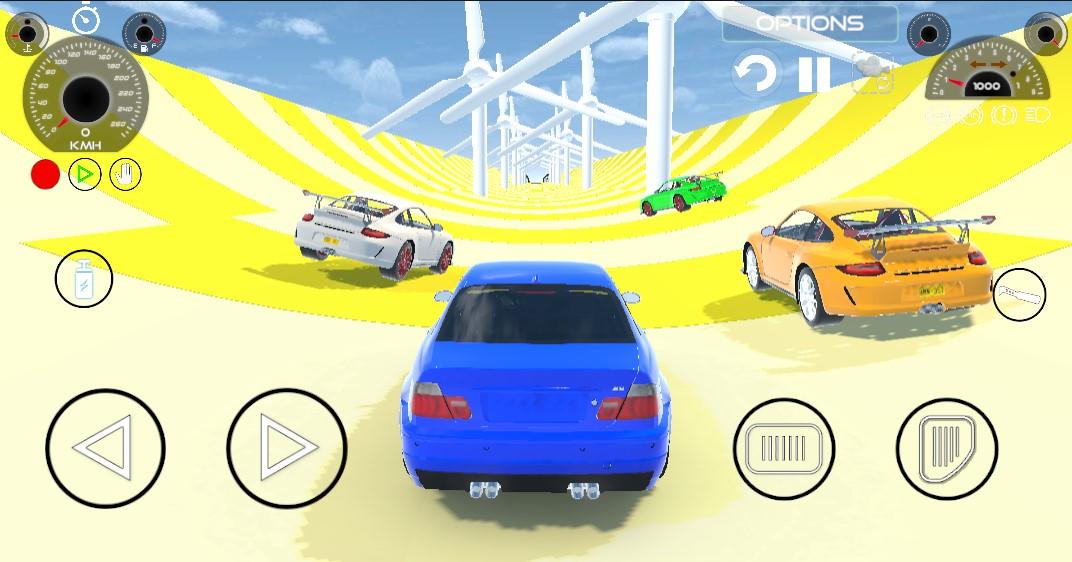Reset the car with the circular arrow

pyautogui.click(x=756, y=74)
